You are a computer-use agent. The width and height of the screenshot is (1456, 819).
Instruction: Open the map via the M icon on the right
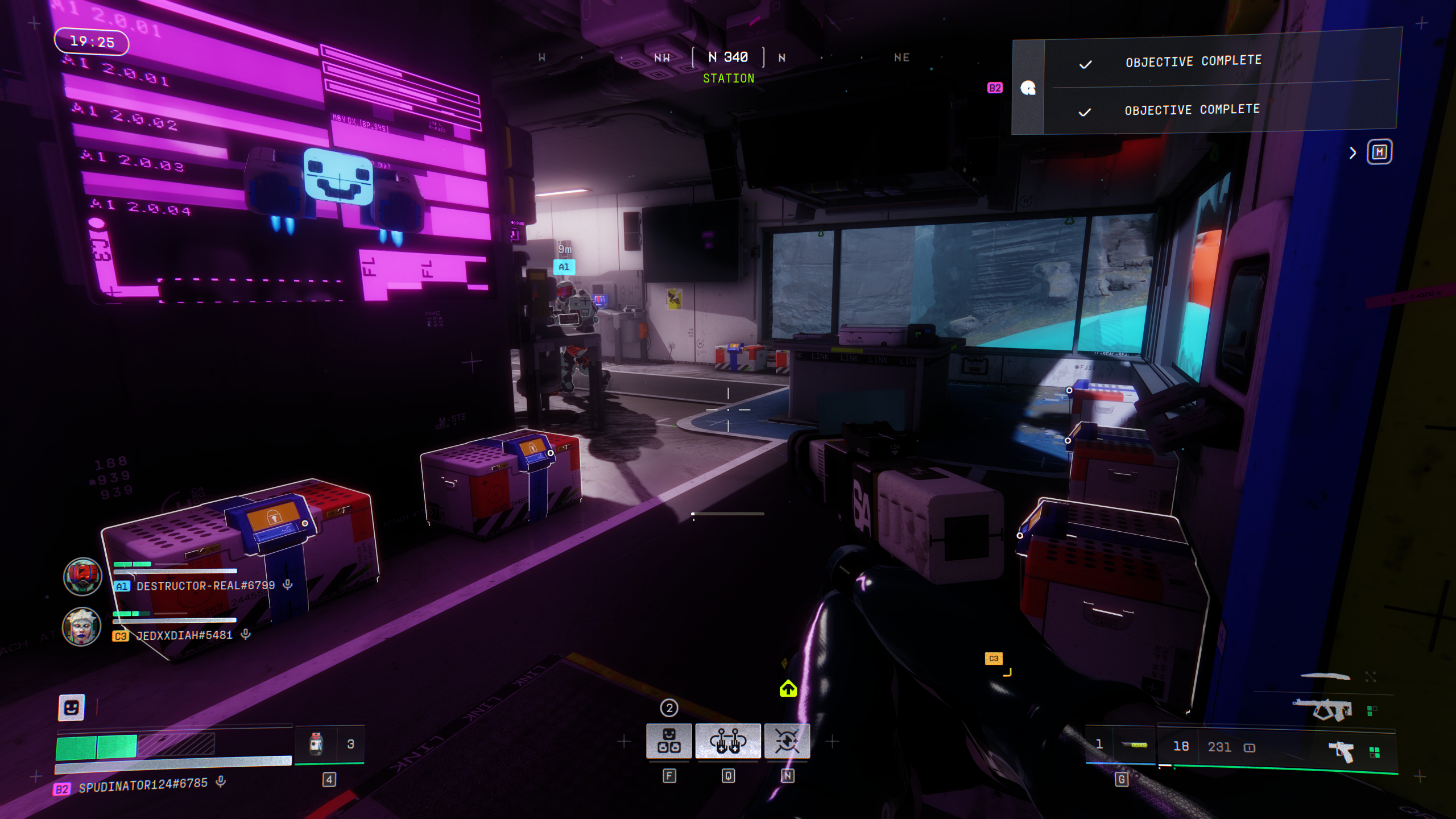point(1380,152)
